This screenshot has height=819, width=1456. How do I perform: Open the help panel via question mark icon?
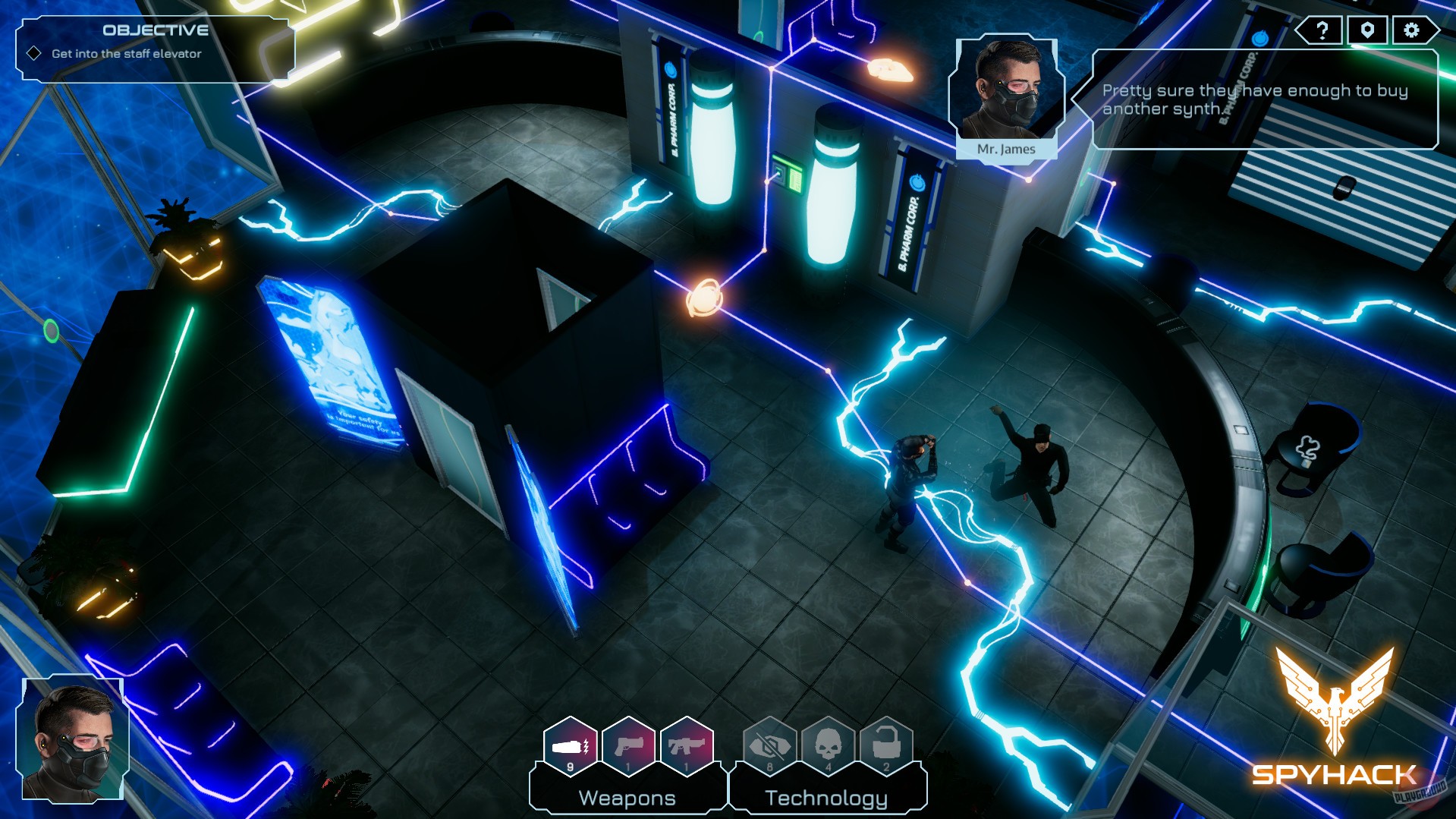pos(1321,31)
